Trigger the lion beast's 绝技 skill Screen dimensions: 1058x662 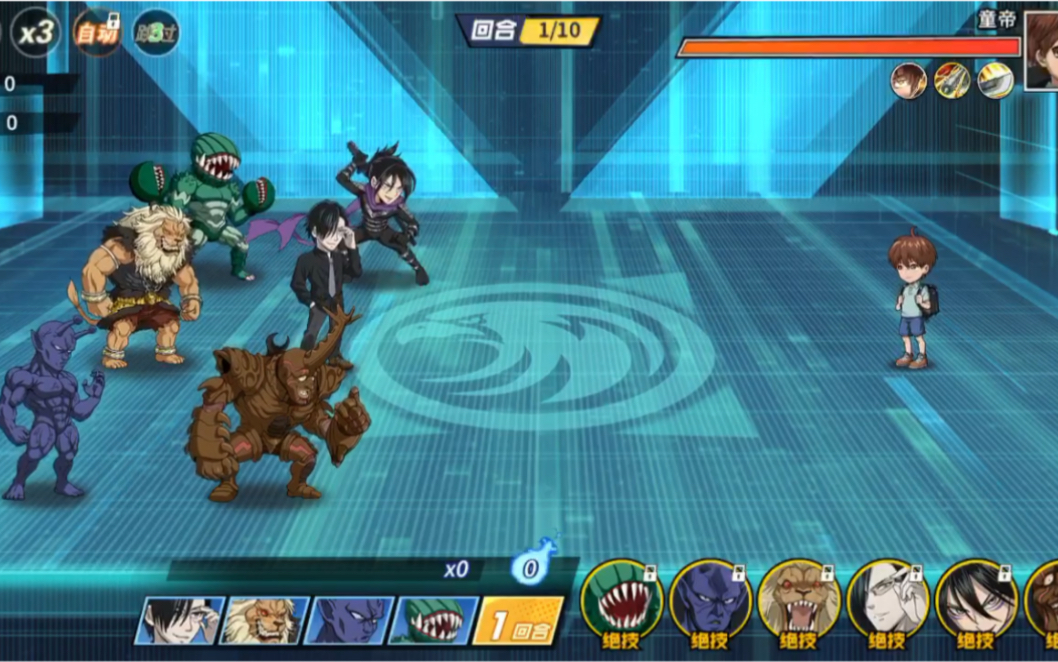coord(798,604)
